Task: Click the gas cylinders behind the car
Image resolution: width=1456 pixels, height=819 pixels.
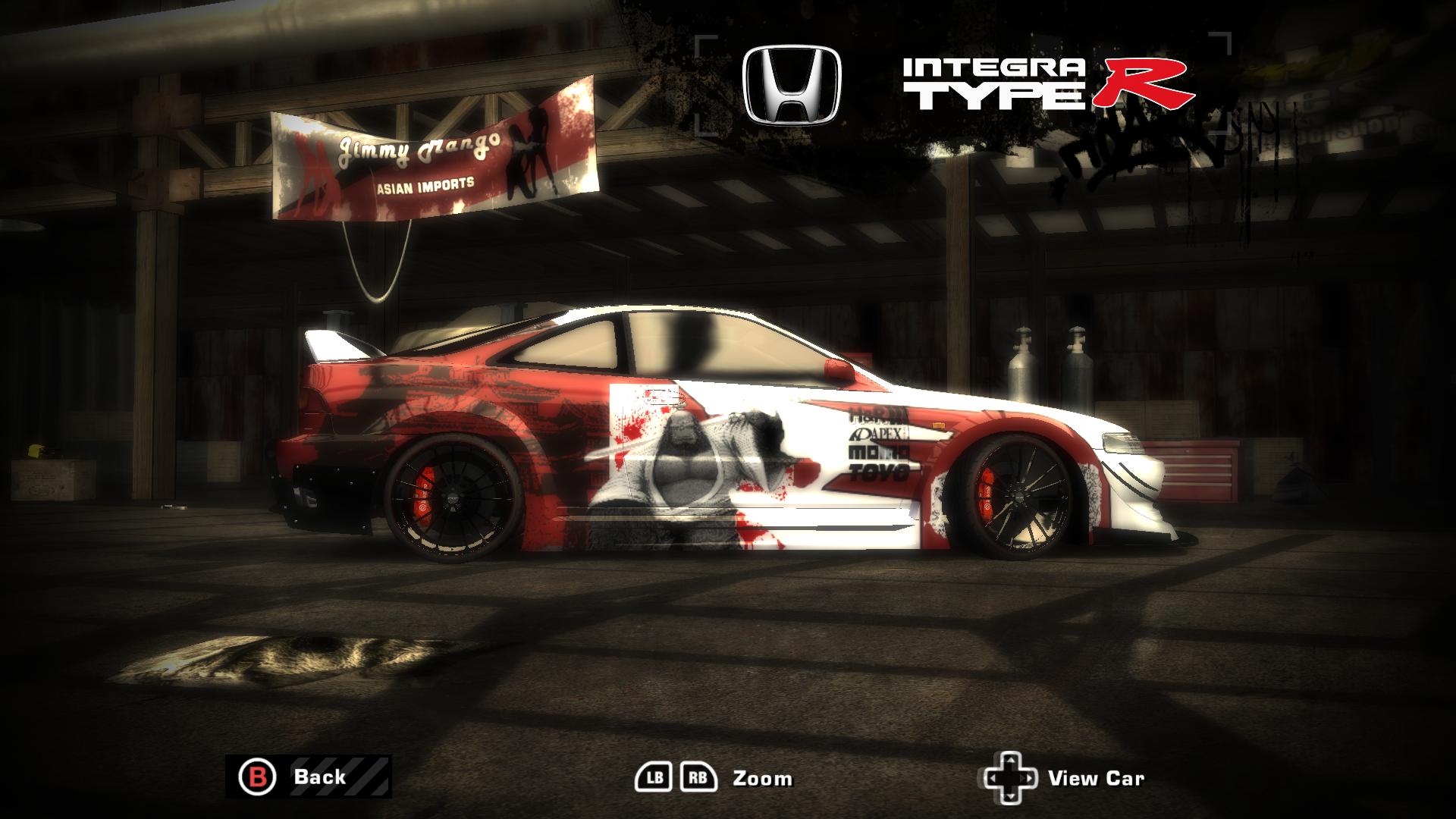Action: click(1046, 364)
